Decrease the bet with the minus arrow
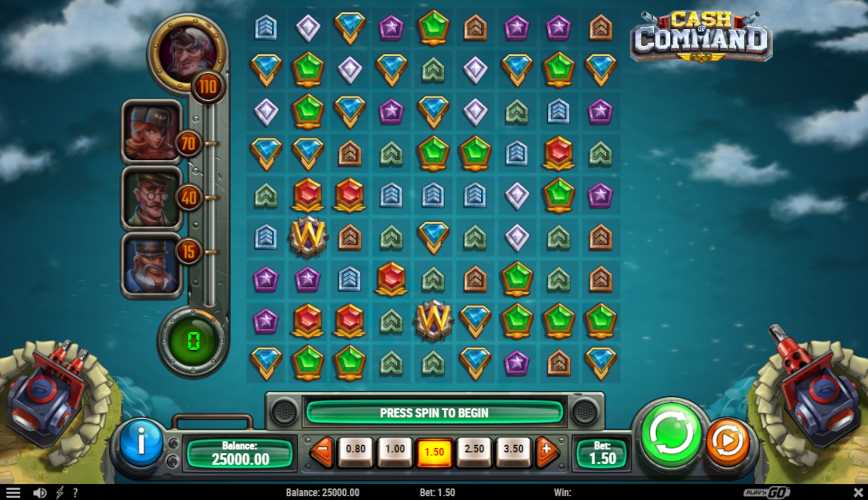 pos(322,452)
